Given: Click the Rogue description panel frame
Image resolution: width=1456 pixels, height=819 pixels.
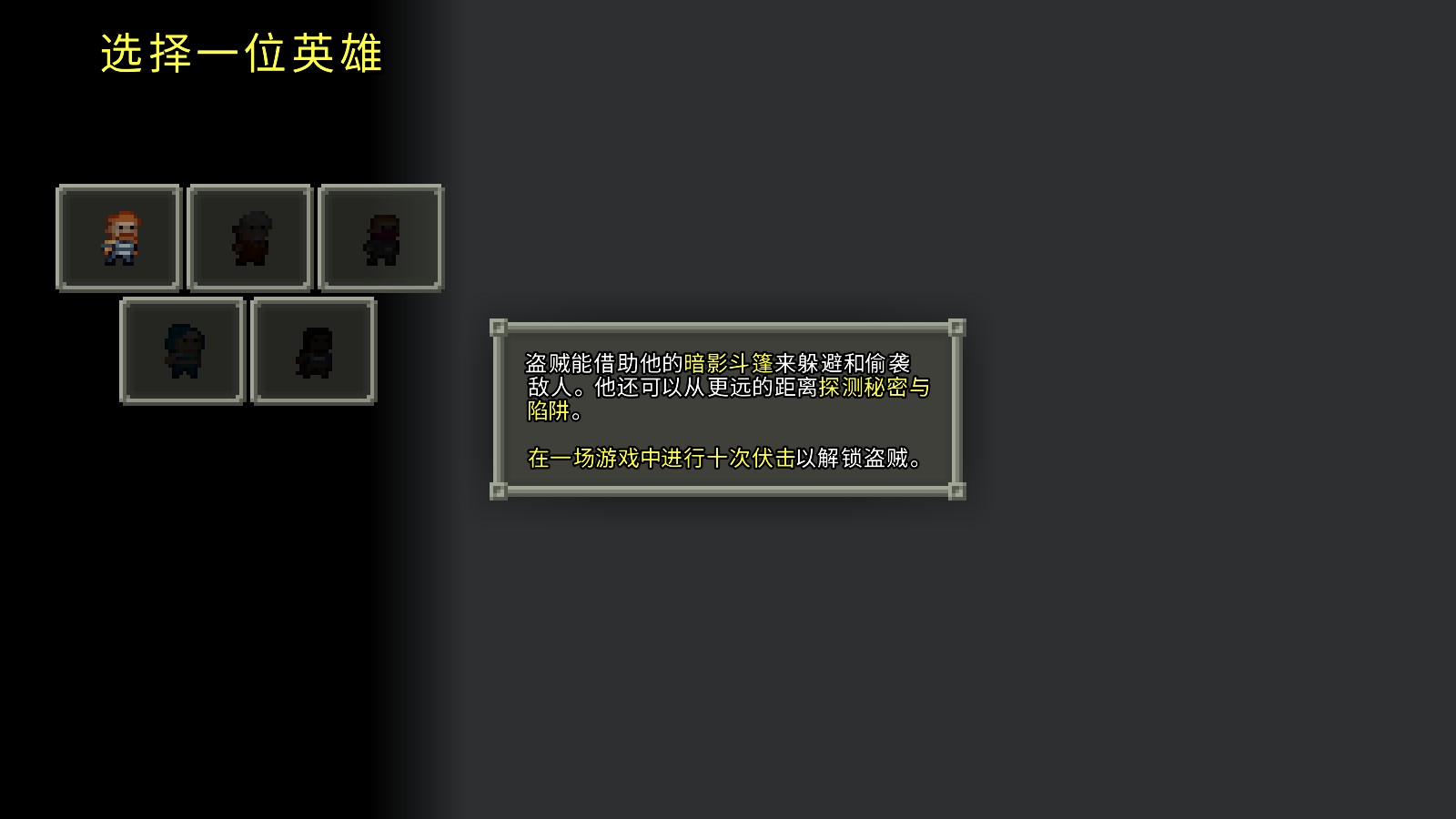Looking at the screenshot, I should (x=728, y=326).
